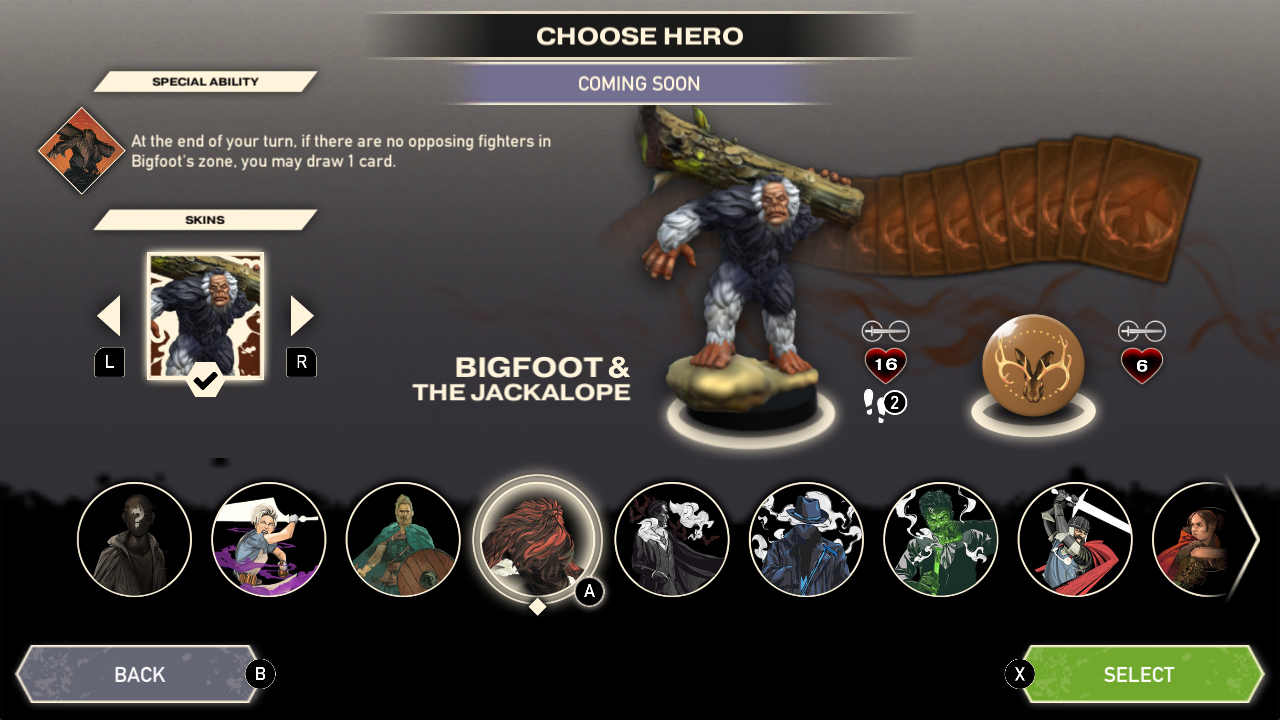The image size is (1280, 720).
Task: Select the viking warrior with shield portrait
Action: 403,540
